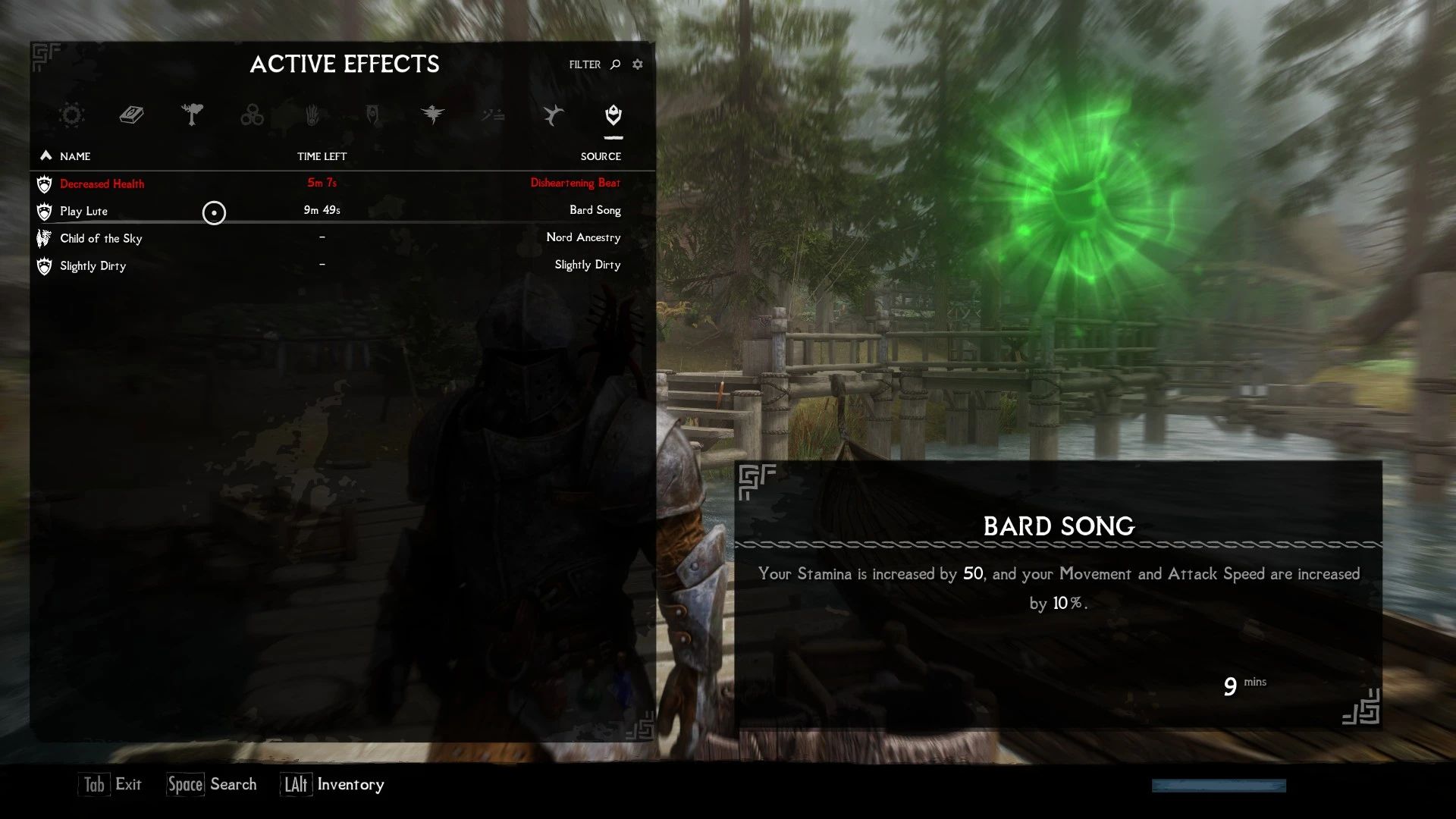
Task: Open the flaming hand filter icon
Action: coord(312,115)
